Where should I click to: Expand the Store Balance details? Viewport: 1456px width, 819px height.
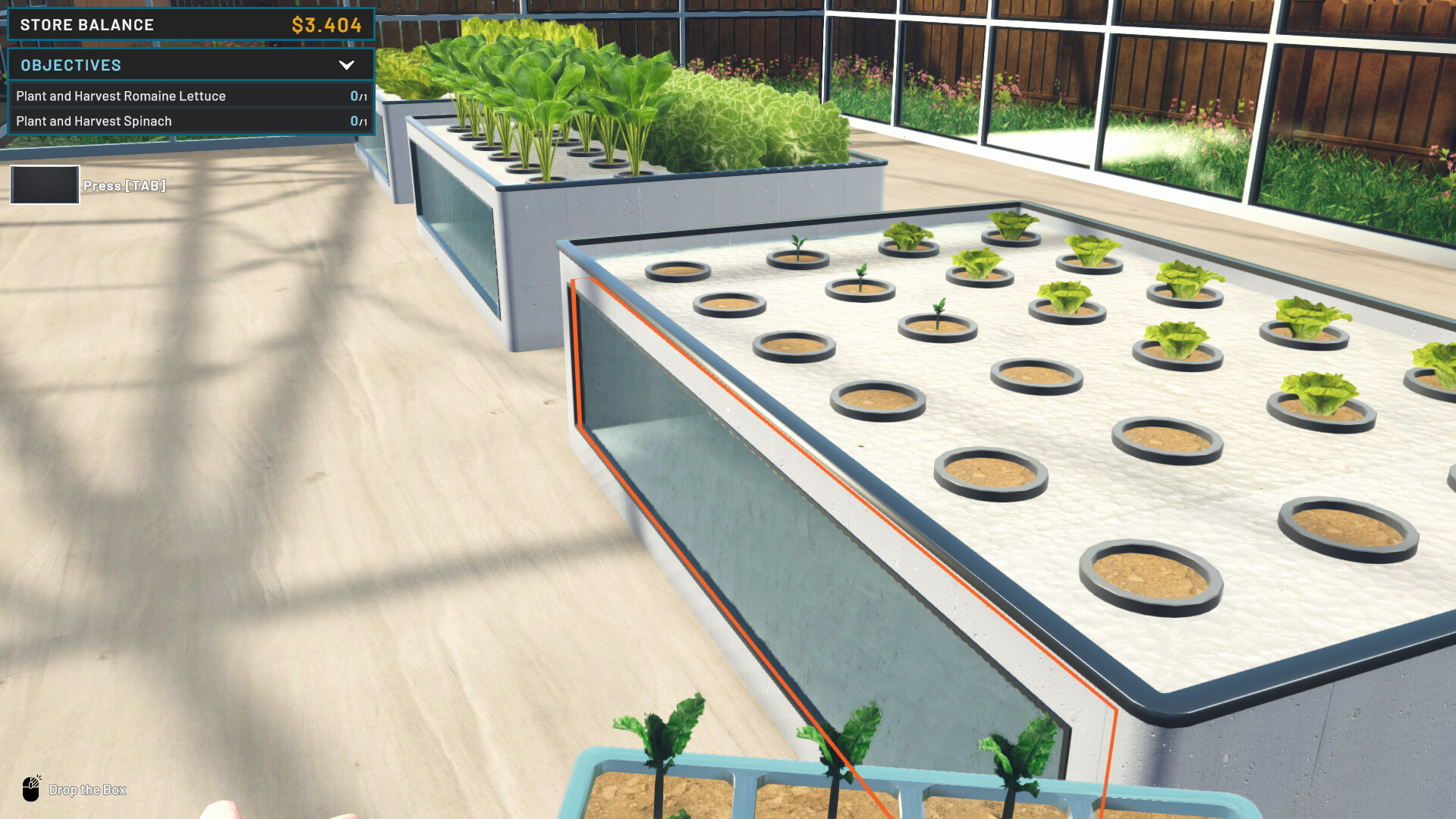pyautogui.click(x=190, y=24)
